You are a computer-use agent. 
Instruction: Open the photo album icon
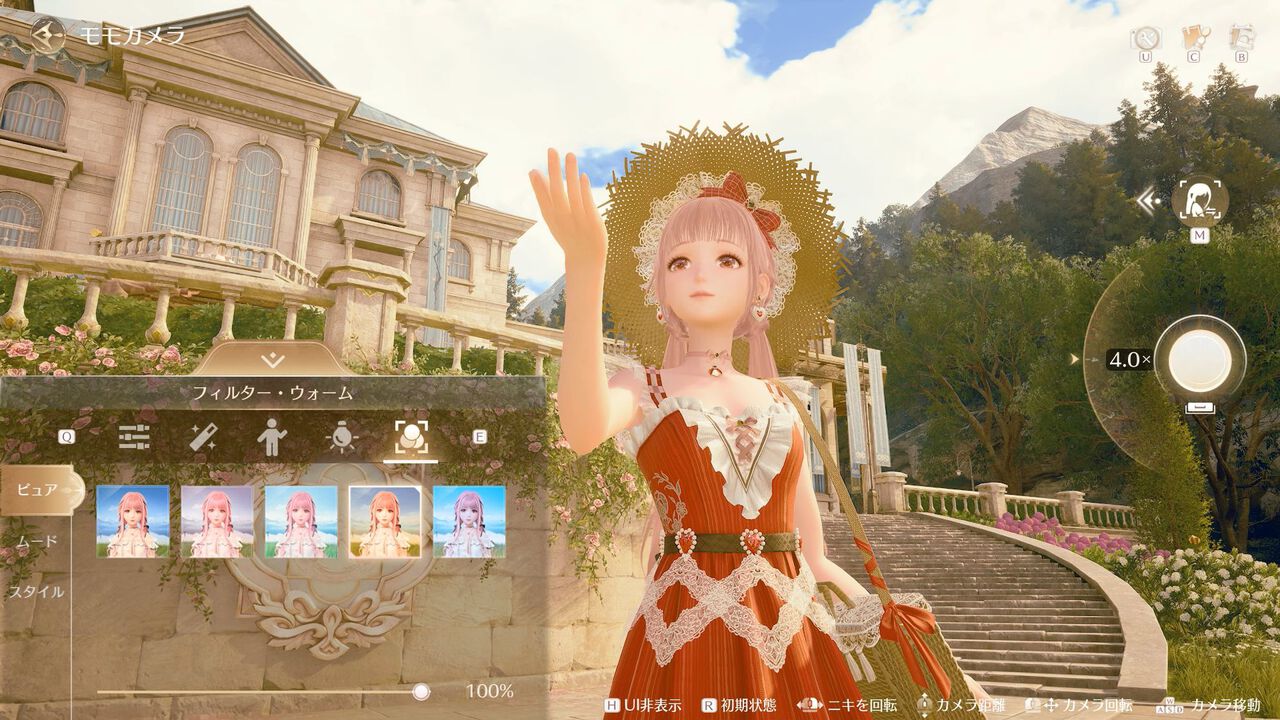(x=1241, y=37)
